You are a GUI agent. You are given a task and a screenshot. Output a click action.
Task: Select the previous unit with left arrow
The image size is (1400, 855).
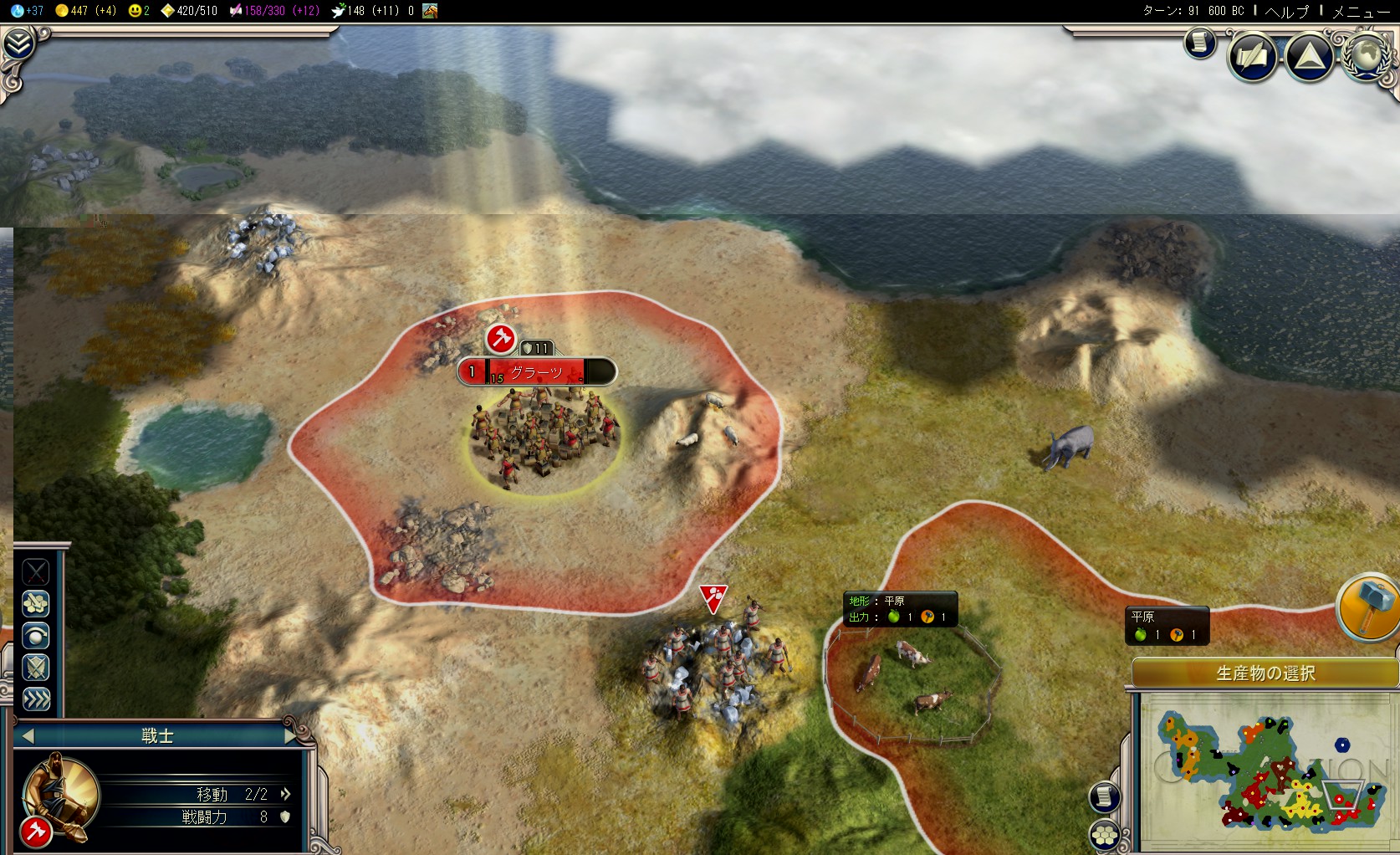(x=28, y=736)
